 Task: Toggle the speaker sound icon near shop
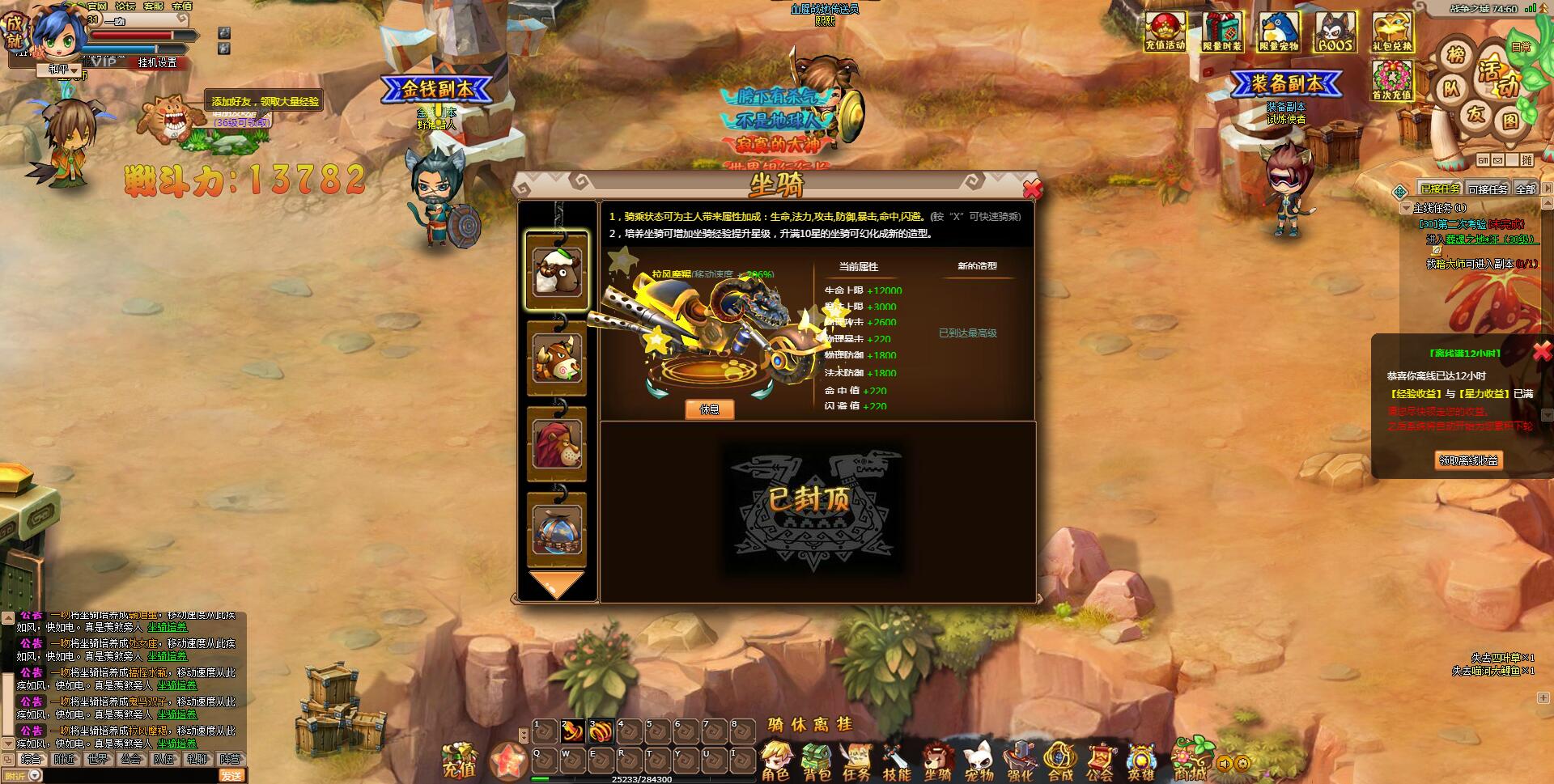coord(1224,765)
